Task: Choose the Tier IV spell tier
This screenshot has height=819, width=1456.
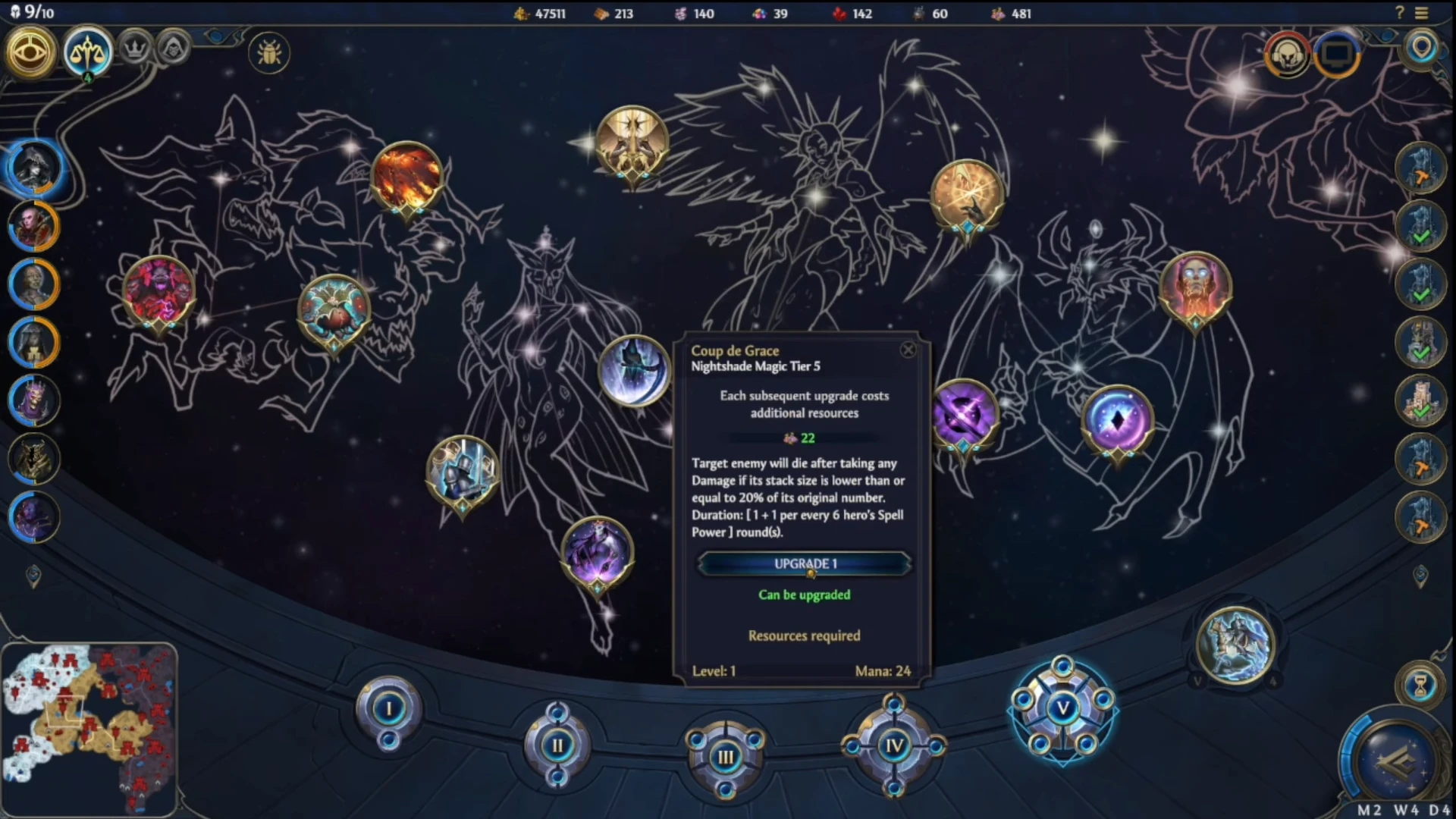Action: pyautogui.click(x=894, y=746)
